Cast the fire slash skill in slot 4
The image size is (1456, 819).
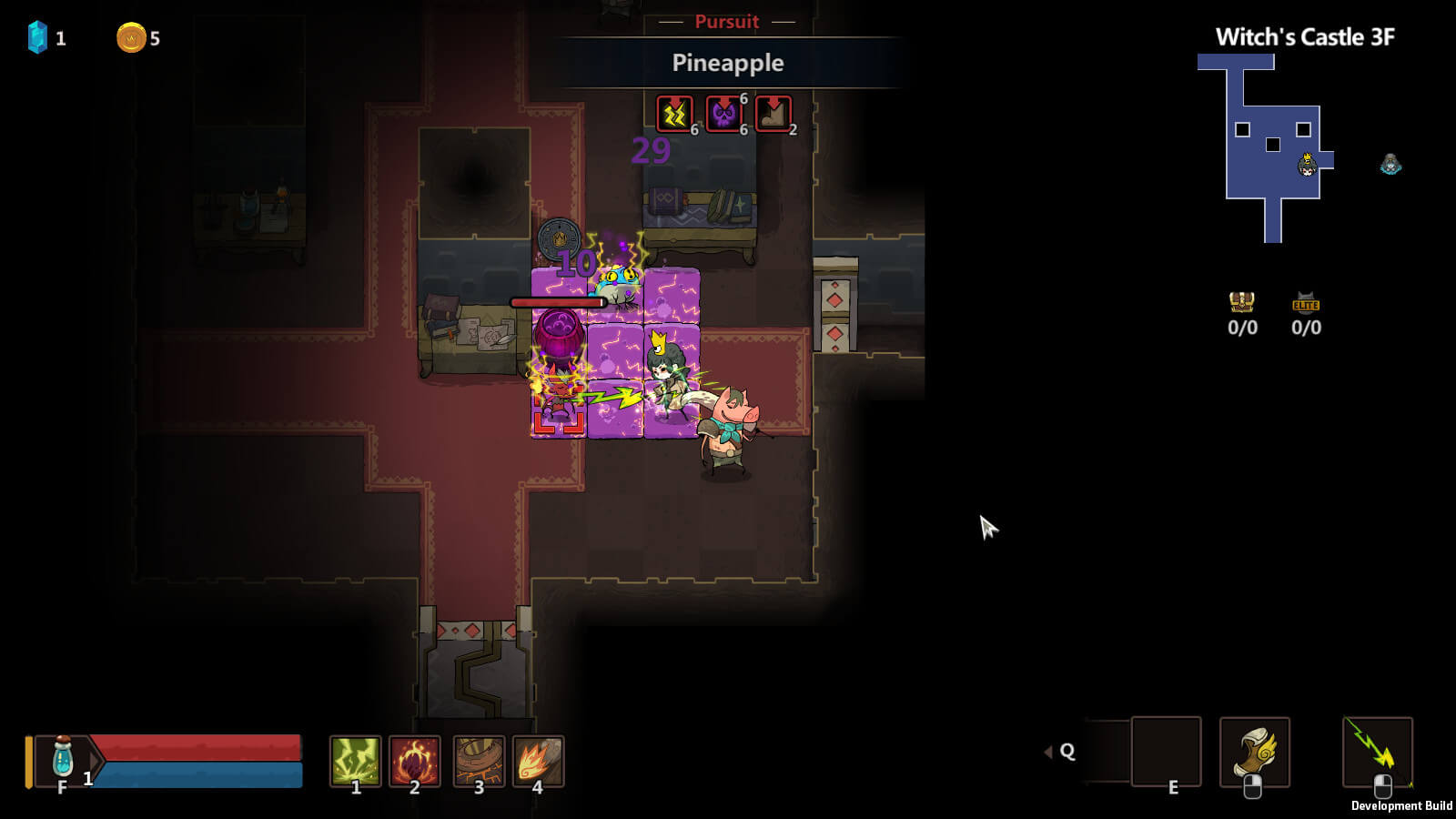point(539,760)
